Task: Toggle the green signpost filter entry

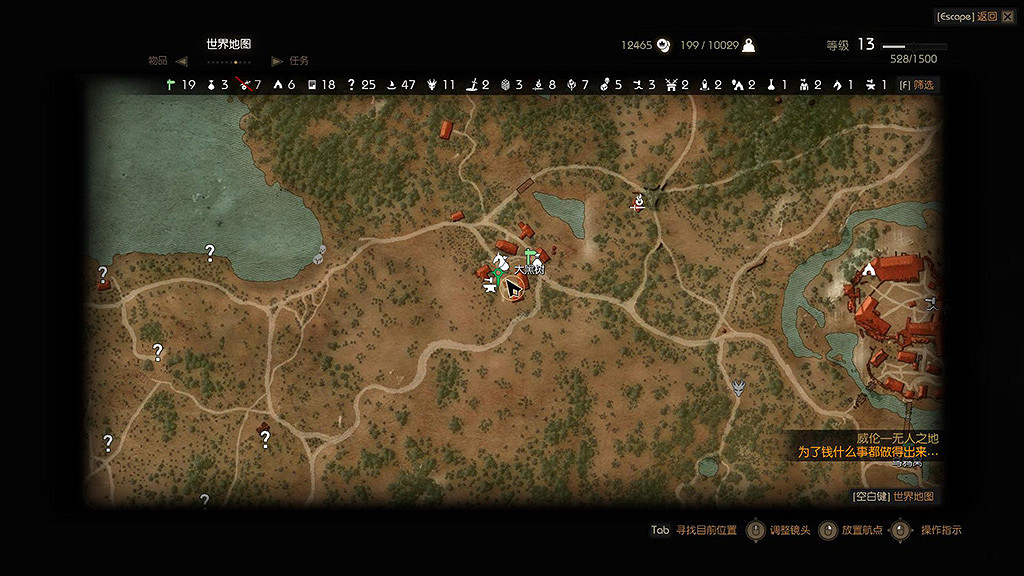Action: point(172,85)
